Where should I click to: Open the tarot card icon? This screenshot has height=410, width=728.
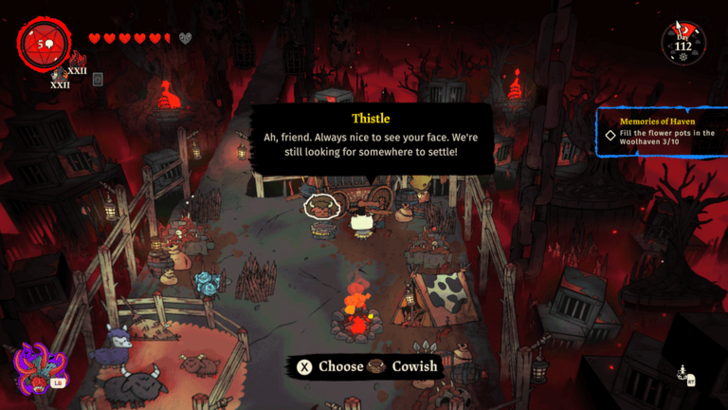[98, 79]
